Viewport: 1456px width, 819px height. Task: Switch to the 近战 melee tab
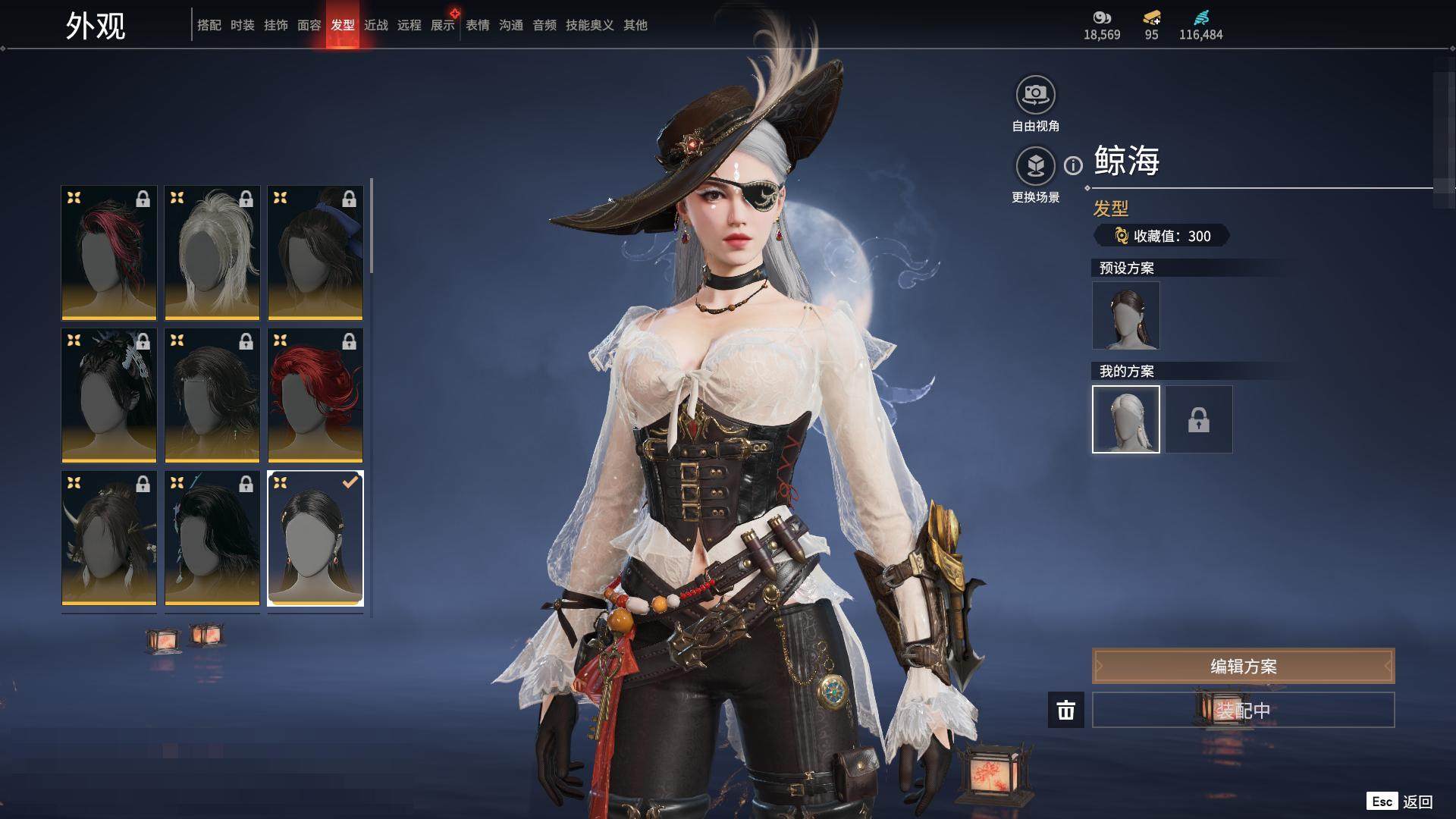[376, 25]
